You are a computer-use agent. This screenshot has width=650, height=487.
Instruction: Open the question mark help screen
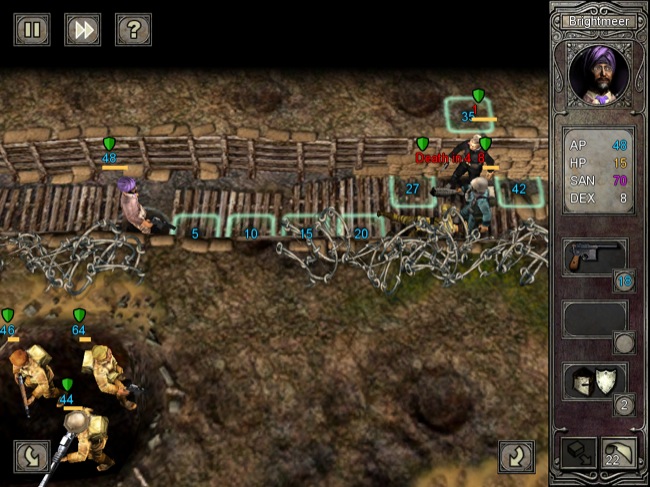pos(133,29)
